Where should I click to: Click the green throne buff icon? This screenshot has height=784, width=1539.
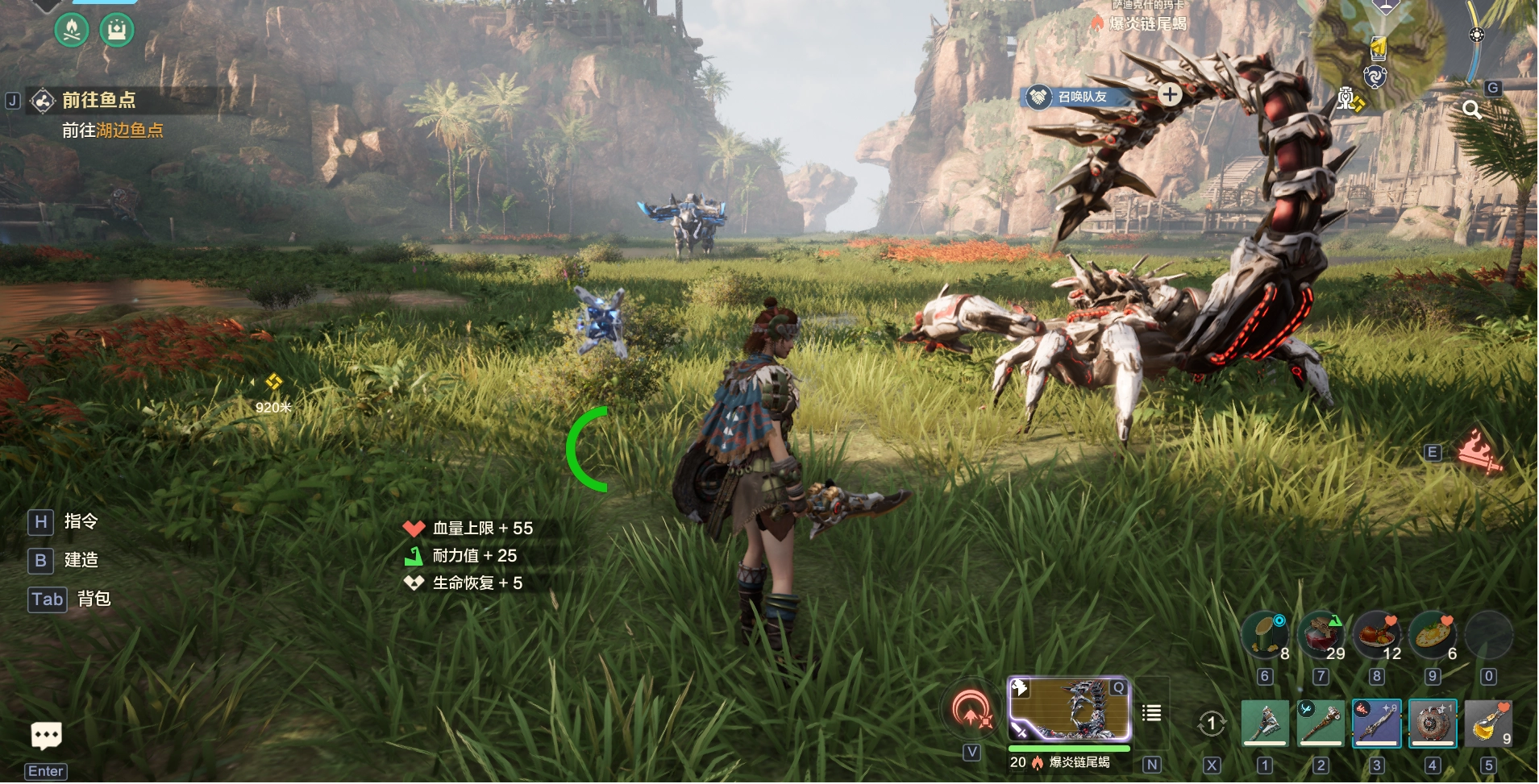[x=117, y=31]
